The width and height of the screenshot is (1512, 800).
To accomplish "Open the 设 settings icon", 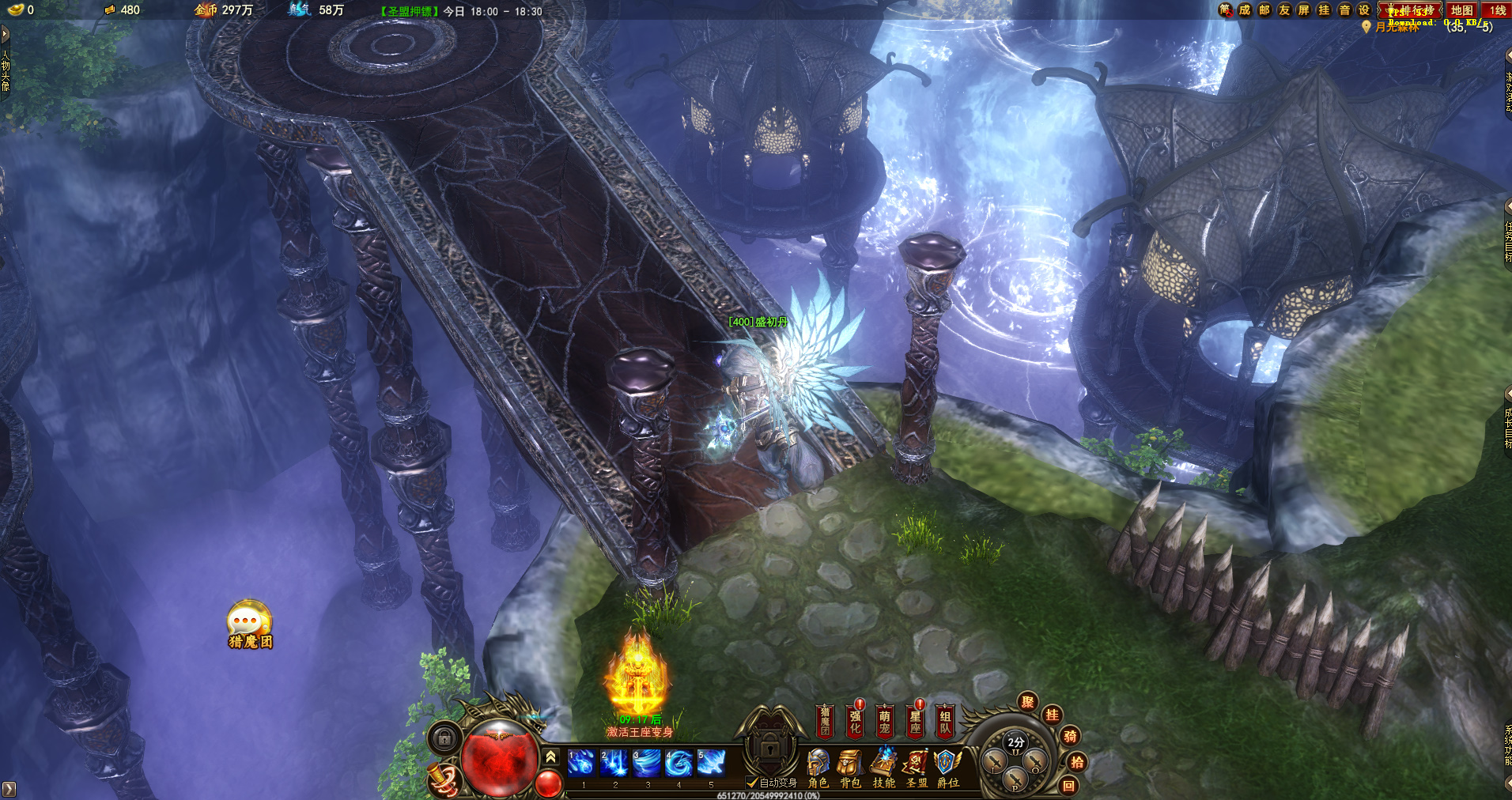I will (1364, 10).
